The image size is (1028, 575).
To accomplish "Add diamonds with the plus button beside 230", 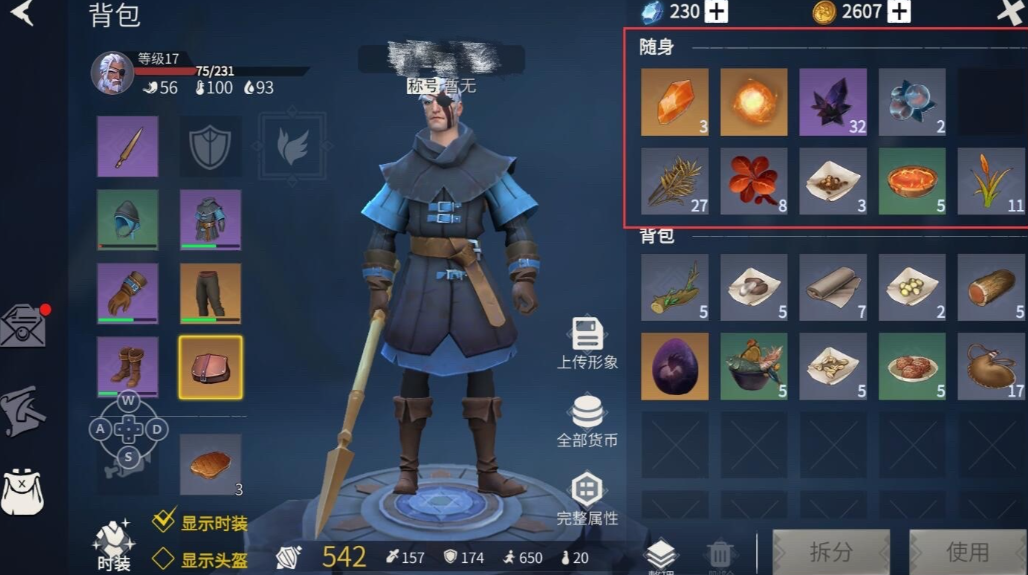I will pos(716,12).
